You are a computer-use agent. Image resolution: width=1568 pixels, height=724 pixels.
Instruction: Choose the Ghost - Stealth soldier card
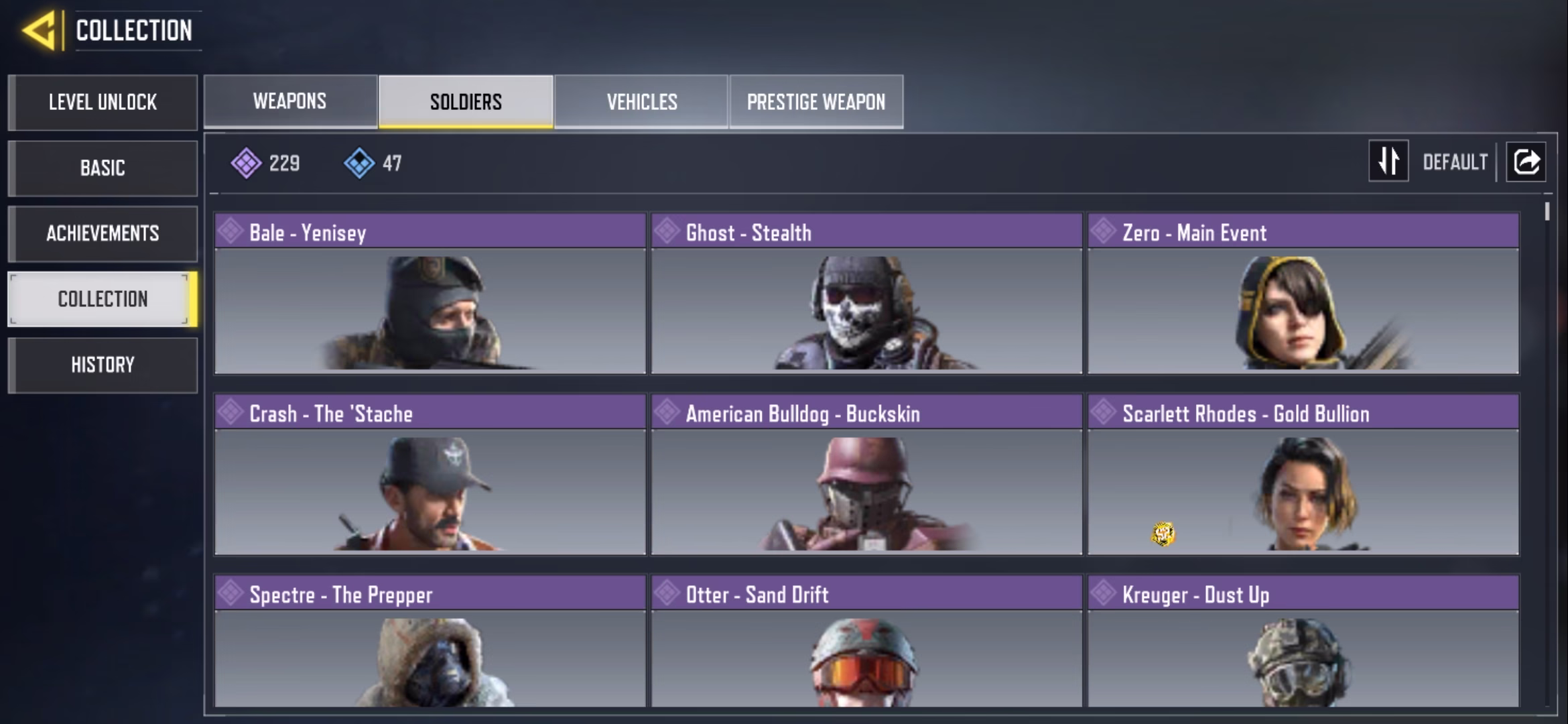pos(866,294)
